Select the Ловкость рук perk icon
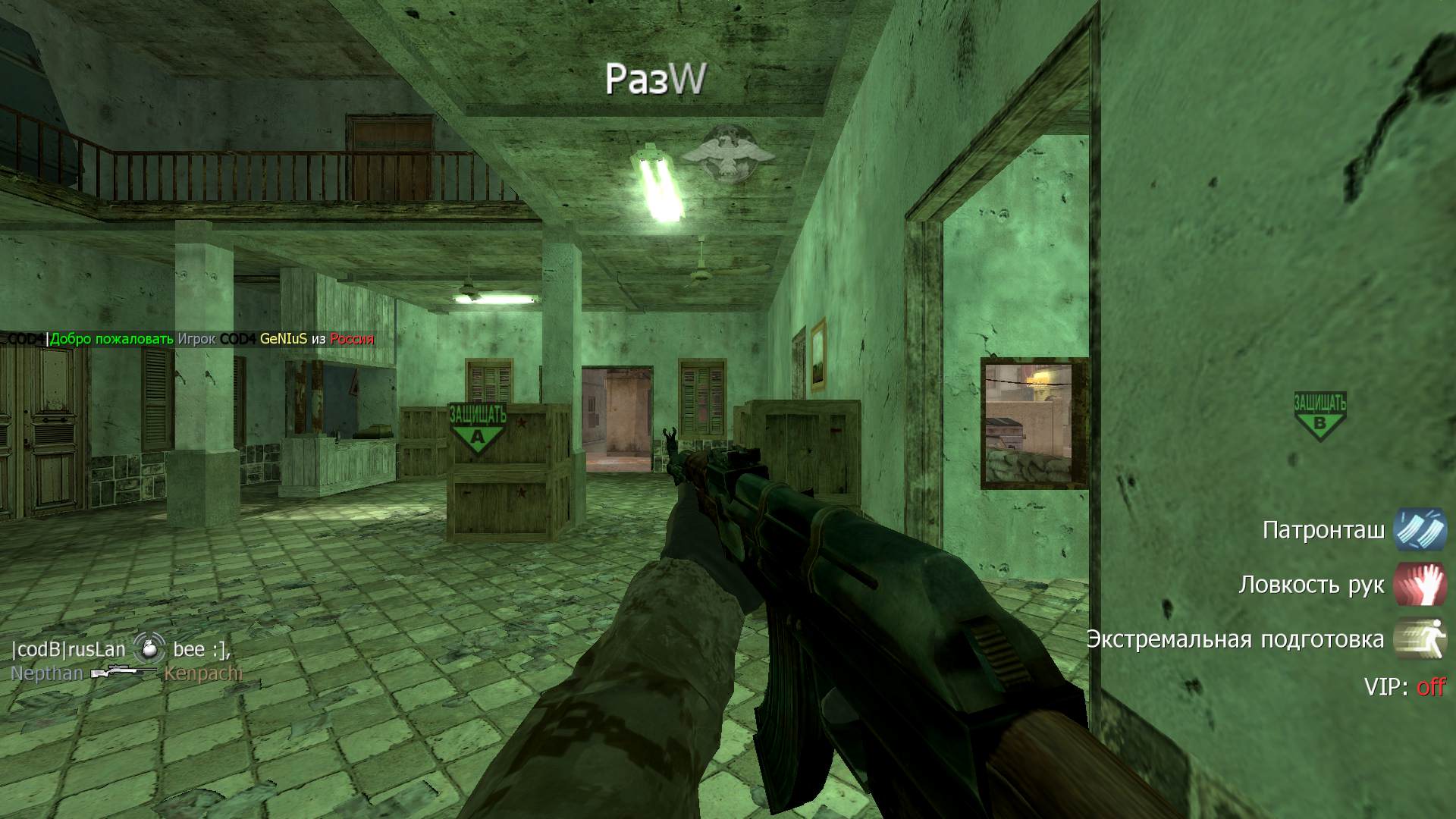 point(1420,584)
